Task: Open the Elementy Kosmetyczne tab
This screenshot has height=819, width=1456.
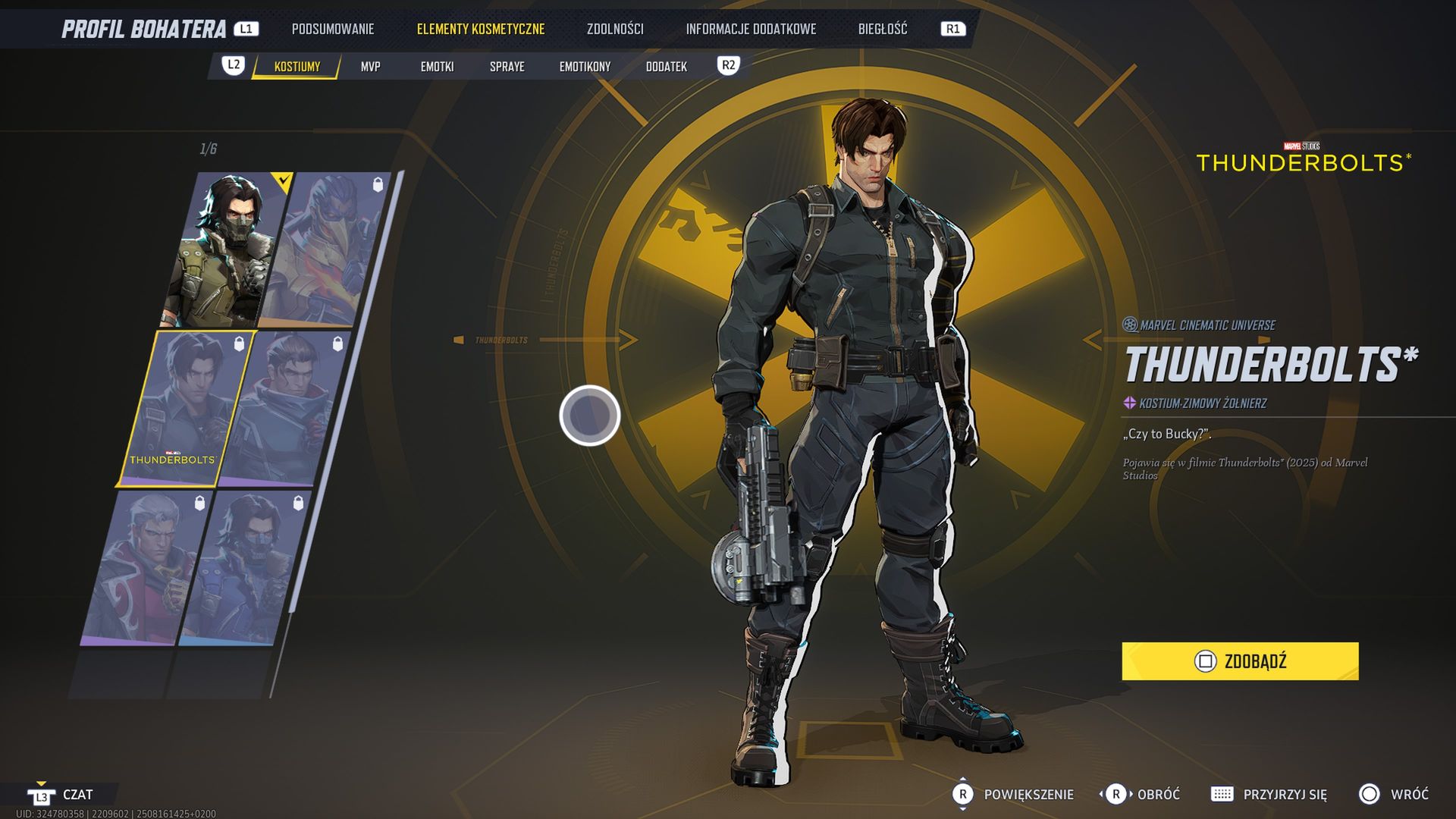Action: pos(480,30)
